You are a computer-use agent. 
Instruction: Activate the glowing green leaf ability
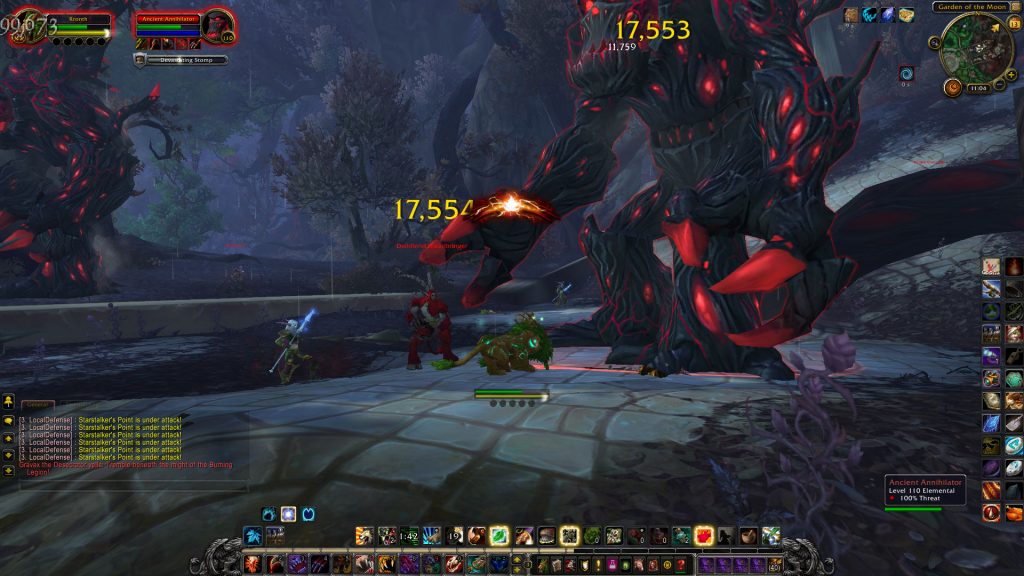[x=499, y=536]
